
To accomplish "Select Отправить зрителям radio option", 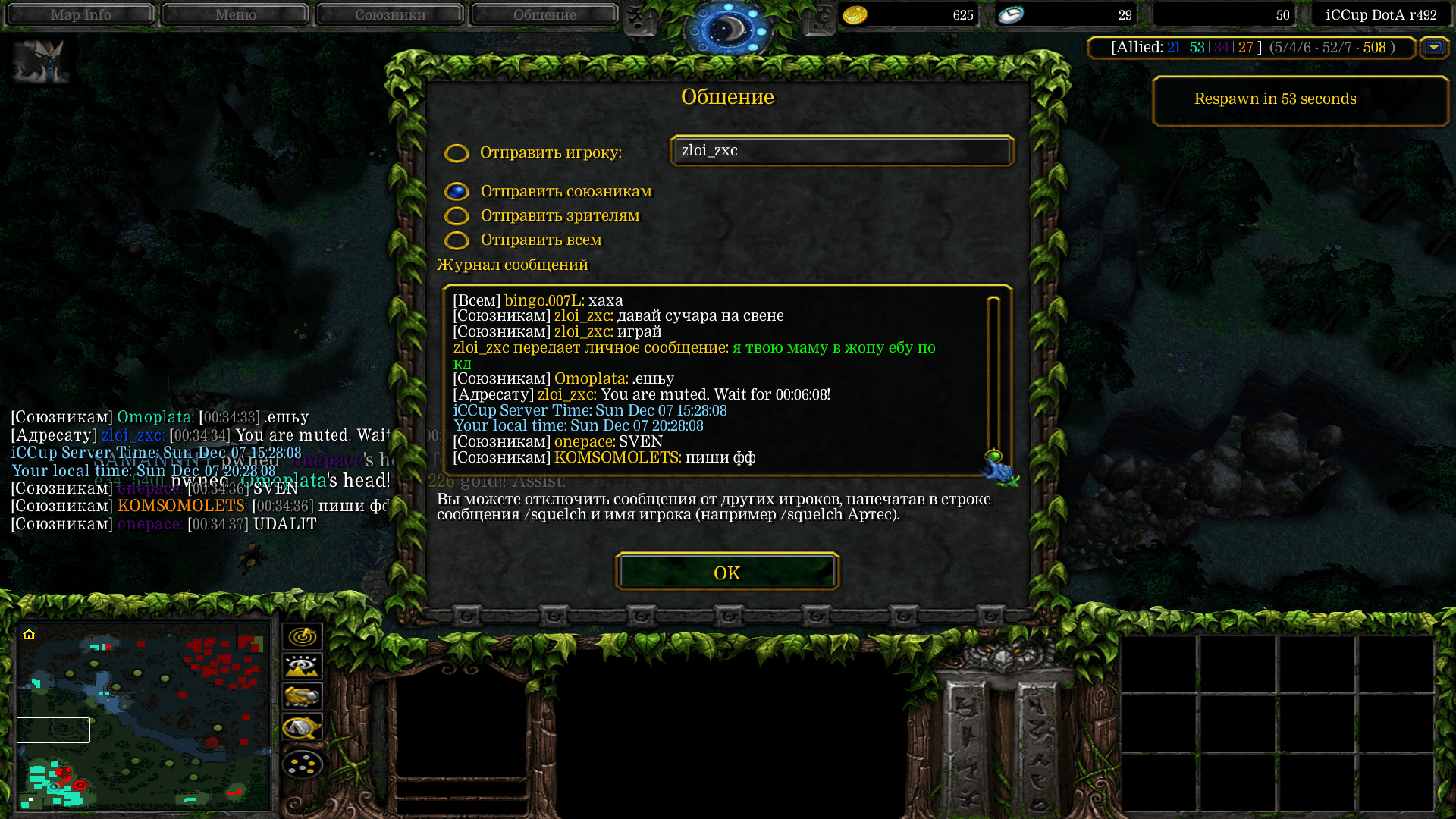I will [457, 216].
